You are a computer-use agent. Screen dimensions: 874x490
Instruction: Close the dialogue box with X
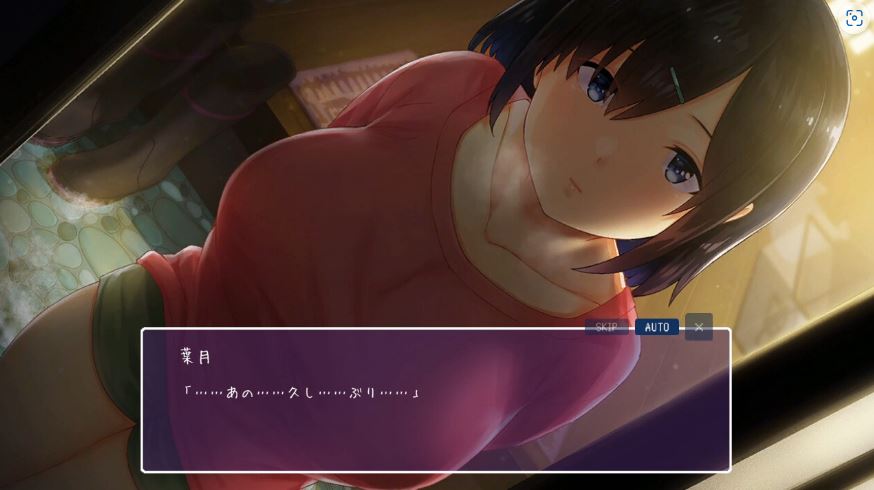pyautogui.click(x=699, y=327)
